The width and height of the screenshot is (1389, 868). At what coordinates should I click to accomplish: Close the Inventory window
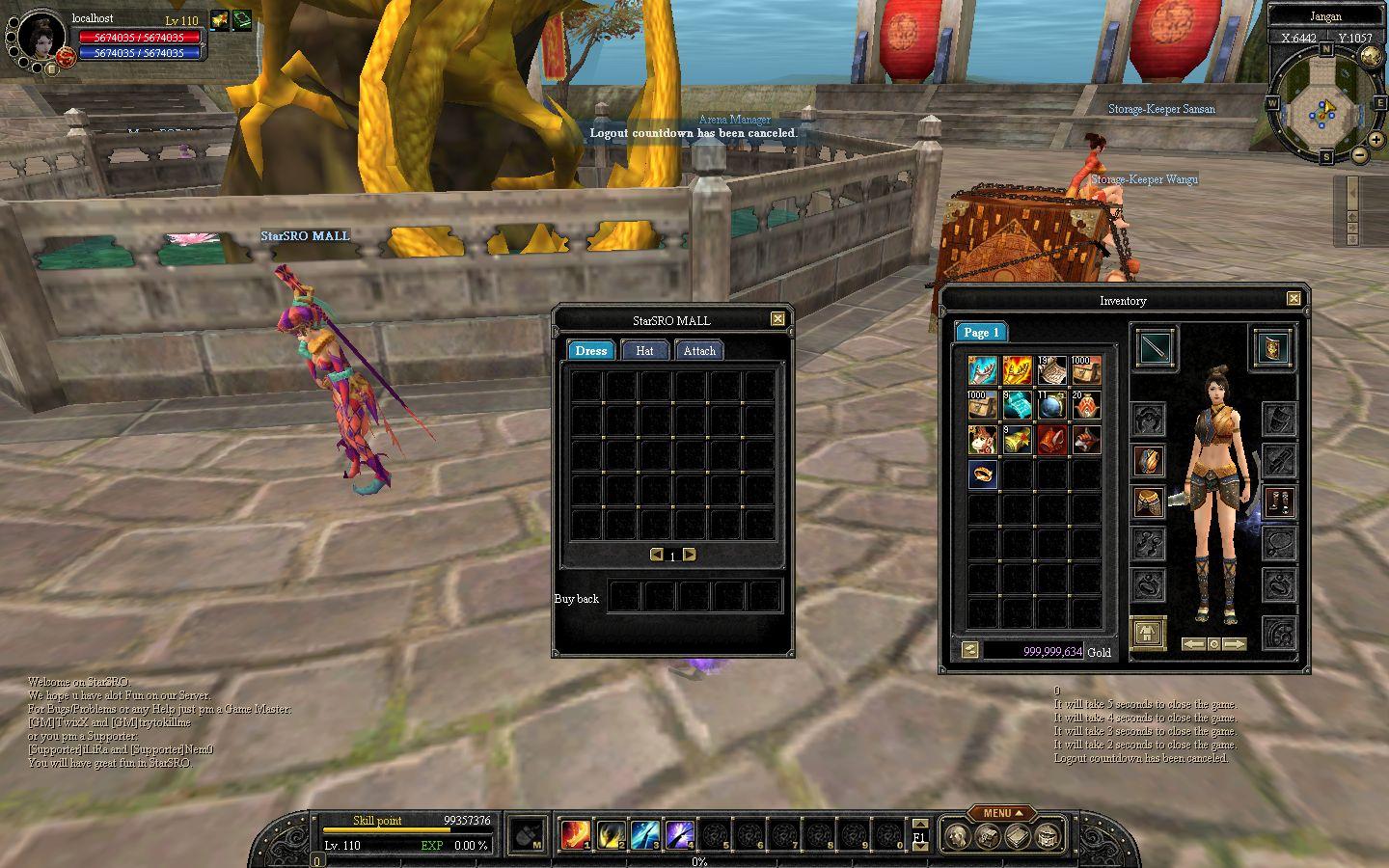(1294, 299)
